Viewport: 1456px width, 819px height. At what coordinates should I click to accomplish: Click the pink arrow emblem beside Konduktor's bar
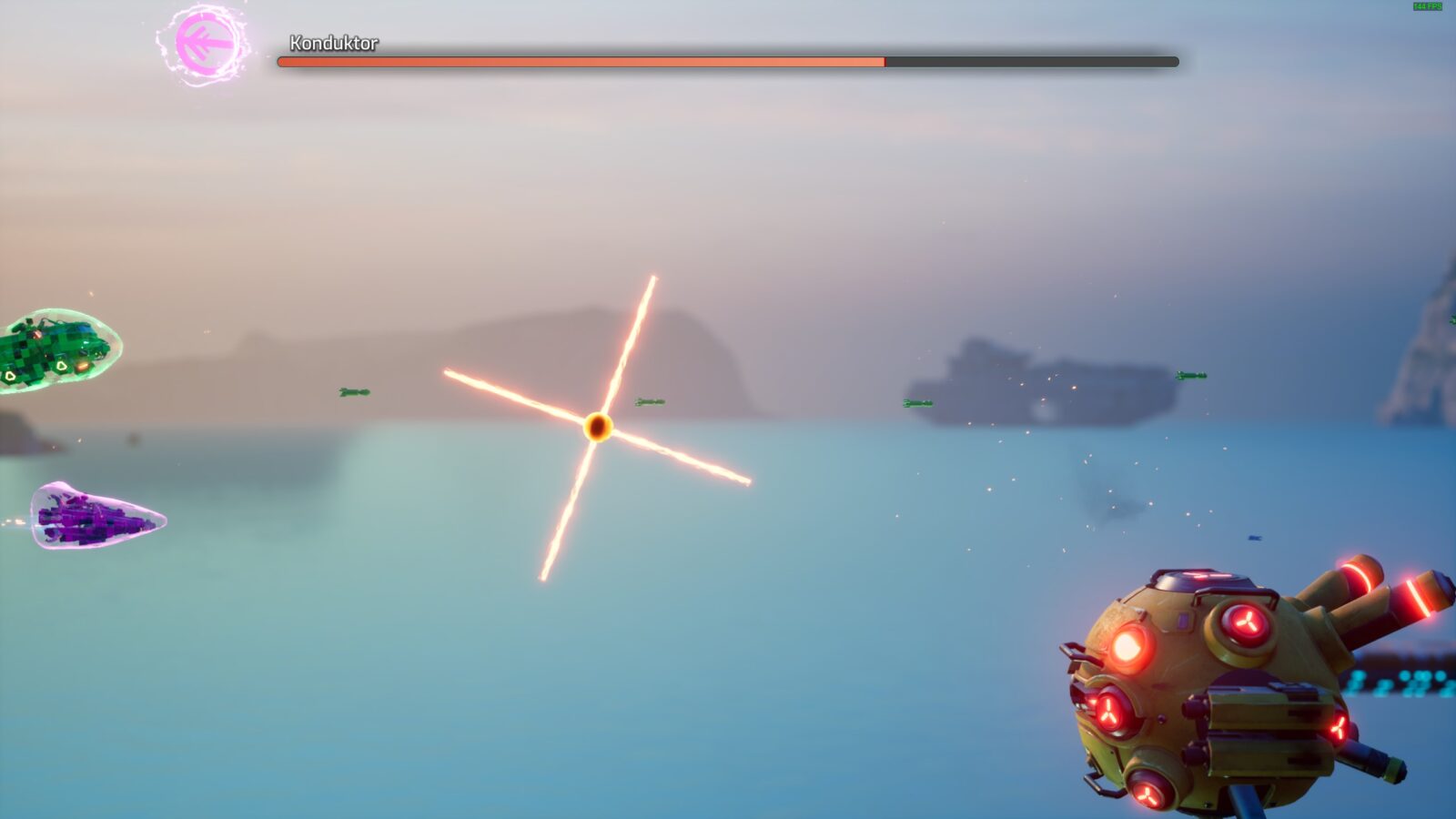tap(205, 44)
